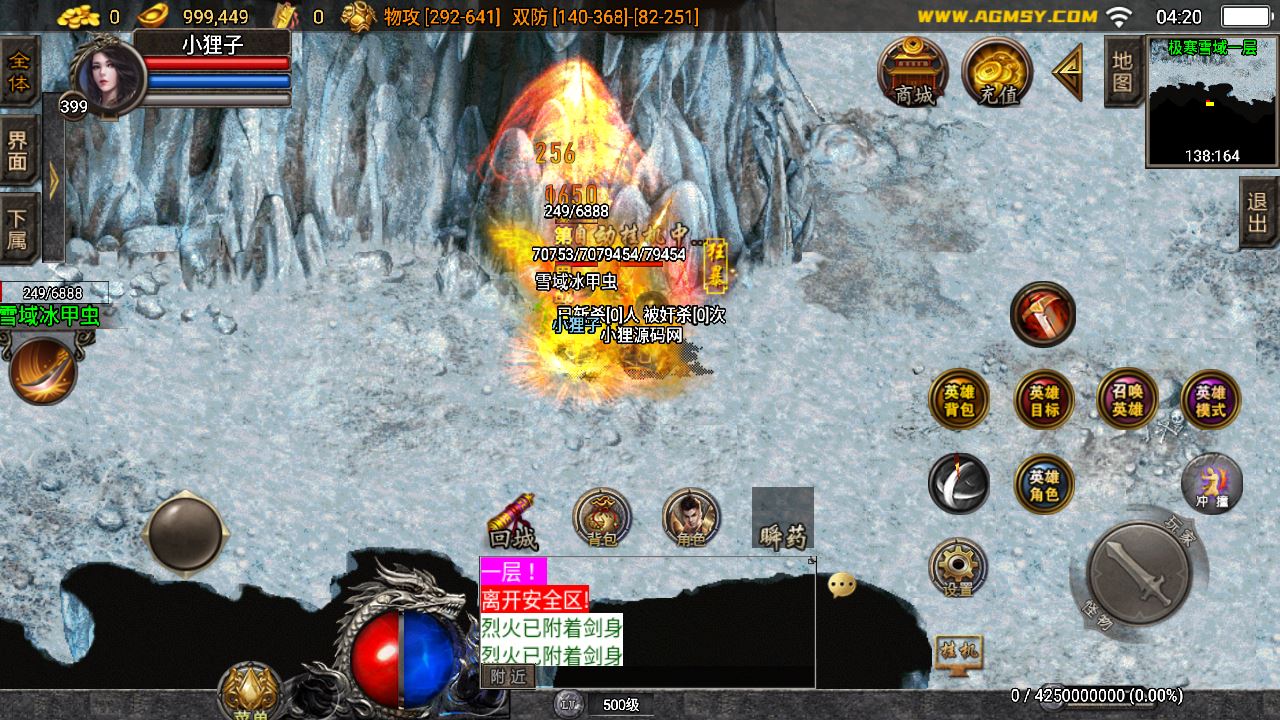Viewport: 1280px width, 720px height.
Task: Click the 极寒雪域一层 minimap
Action: (1212, 102)
